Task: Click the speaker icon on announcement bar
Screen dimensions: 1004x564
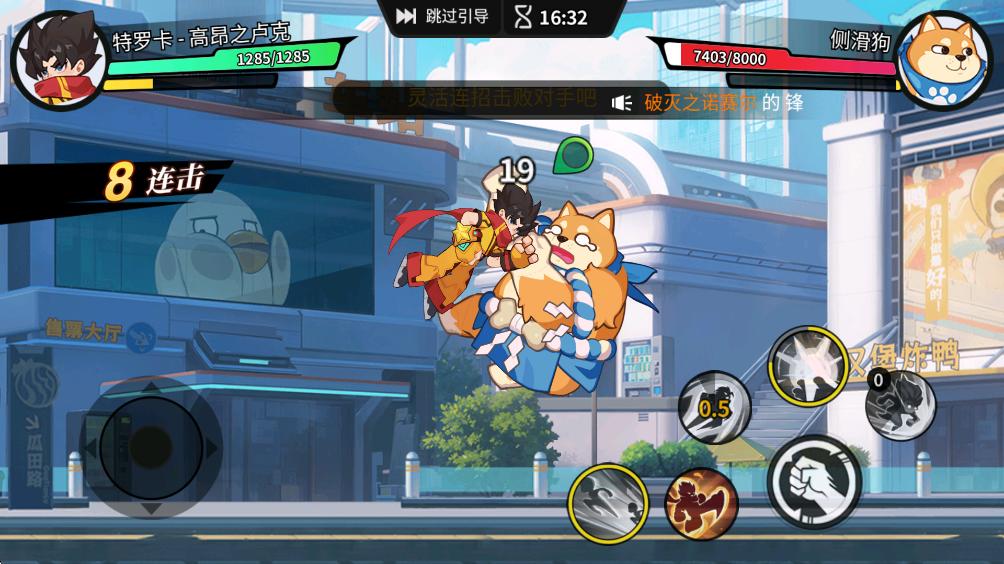Action: (x=622, y=102)
